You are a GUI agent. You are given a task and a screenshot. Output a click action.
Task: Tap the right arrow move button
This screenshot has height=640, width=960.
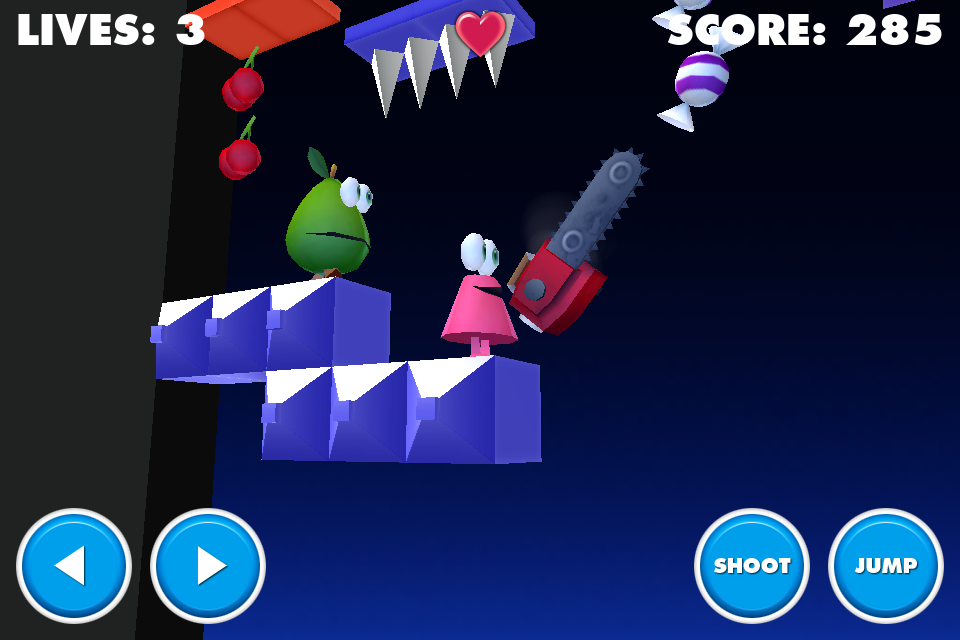(208, 566)
